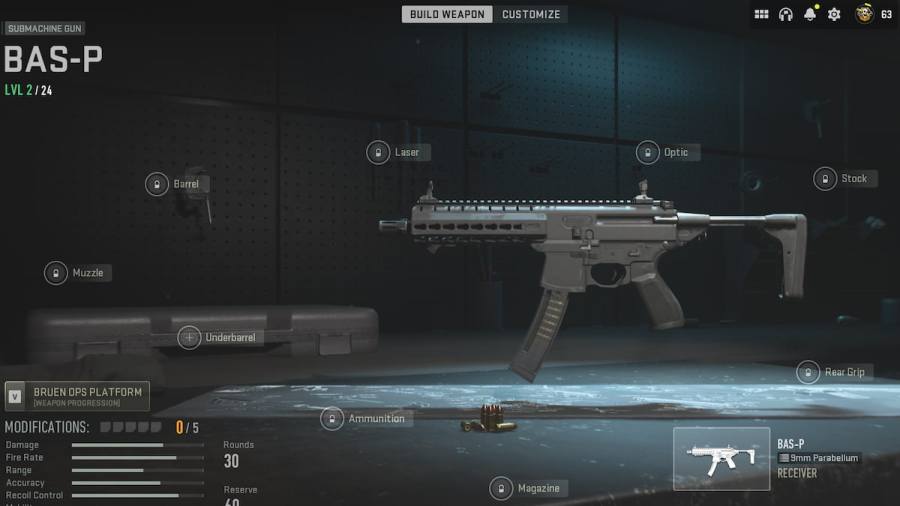The width and height of the screenshot is (900, 506).
Task: Select the BAS-P receiver thumbnail
Action: (721, 458)
